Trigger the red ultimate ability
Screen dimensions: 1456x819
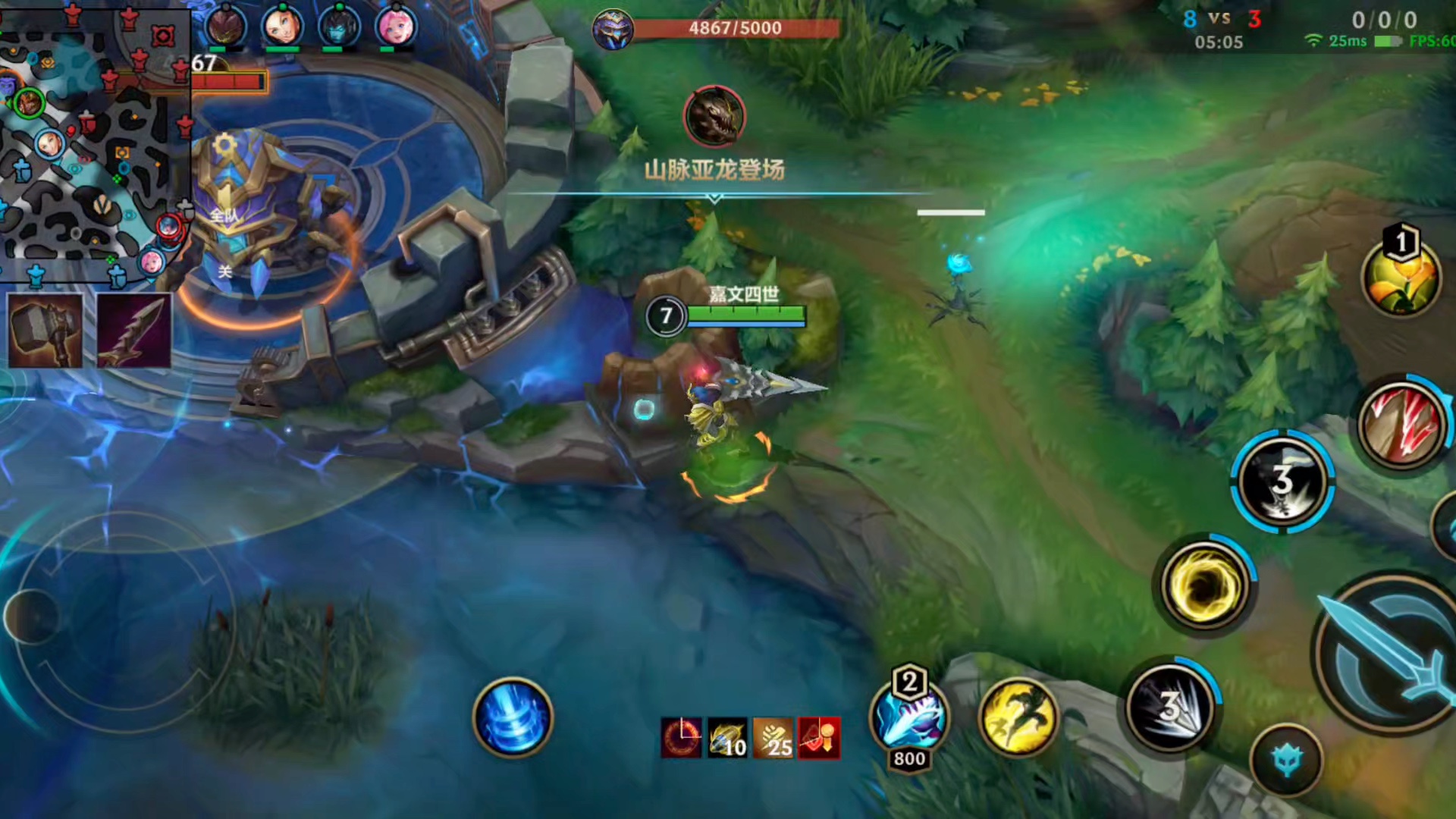(x=1401, y=423)
